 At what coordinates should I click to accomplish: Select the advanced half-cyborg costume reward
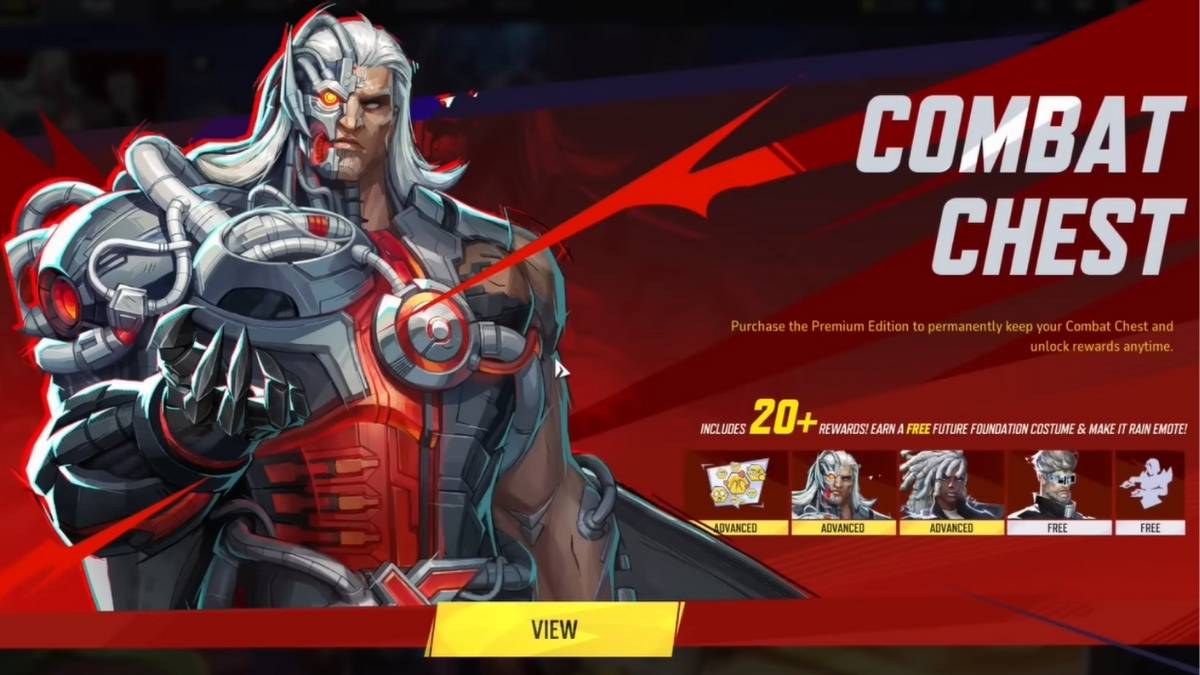(x=842, y=491)
